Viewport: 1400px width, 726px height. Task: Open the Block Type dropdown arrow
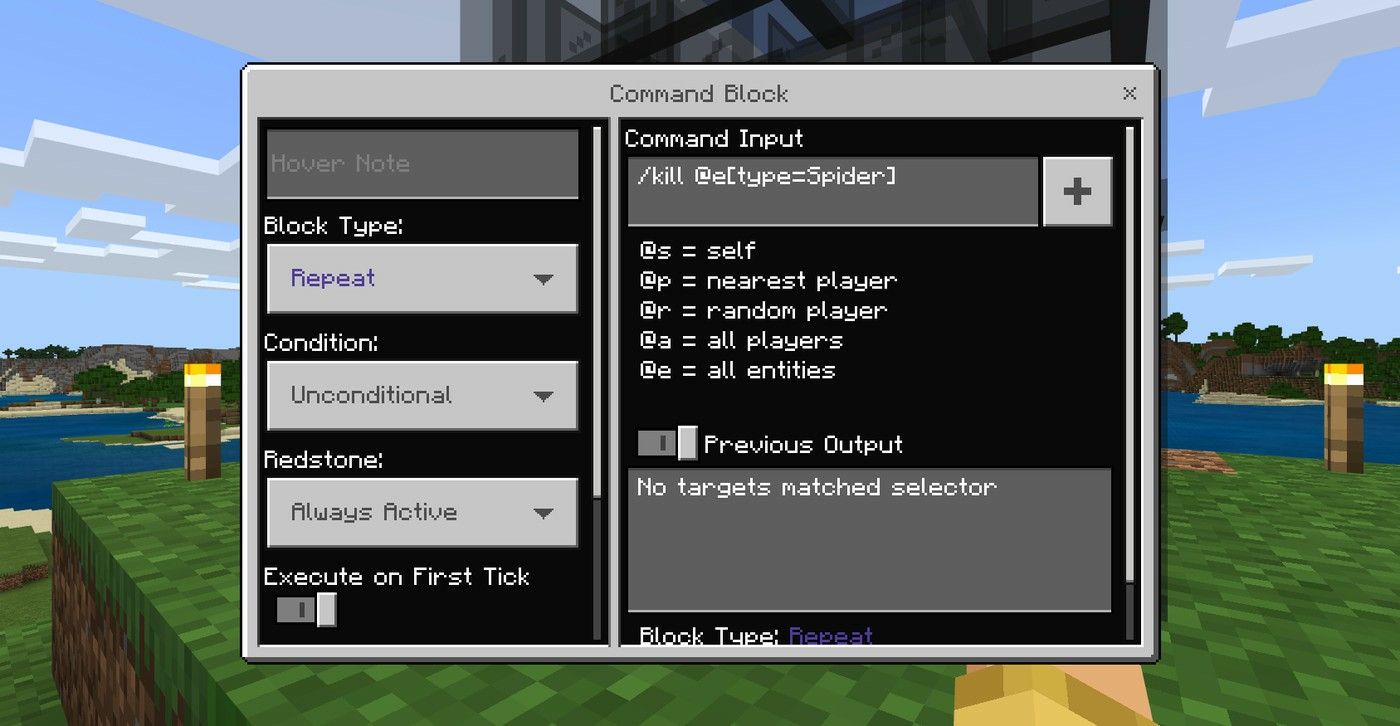(x=543, y=279)
